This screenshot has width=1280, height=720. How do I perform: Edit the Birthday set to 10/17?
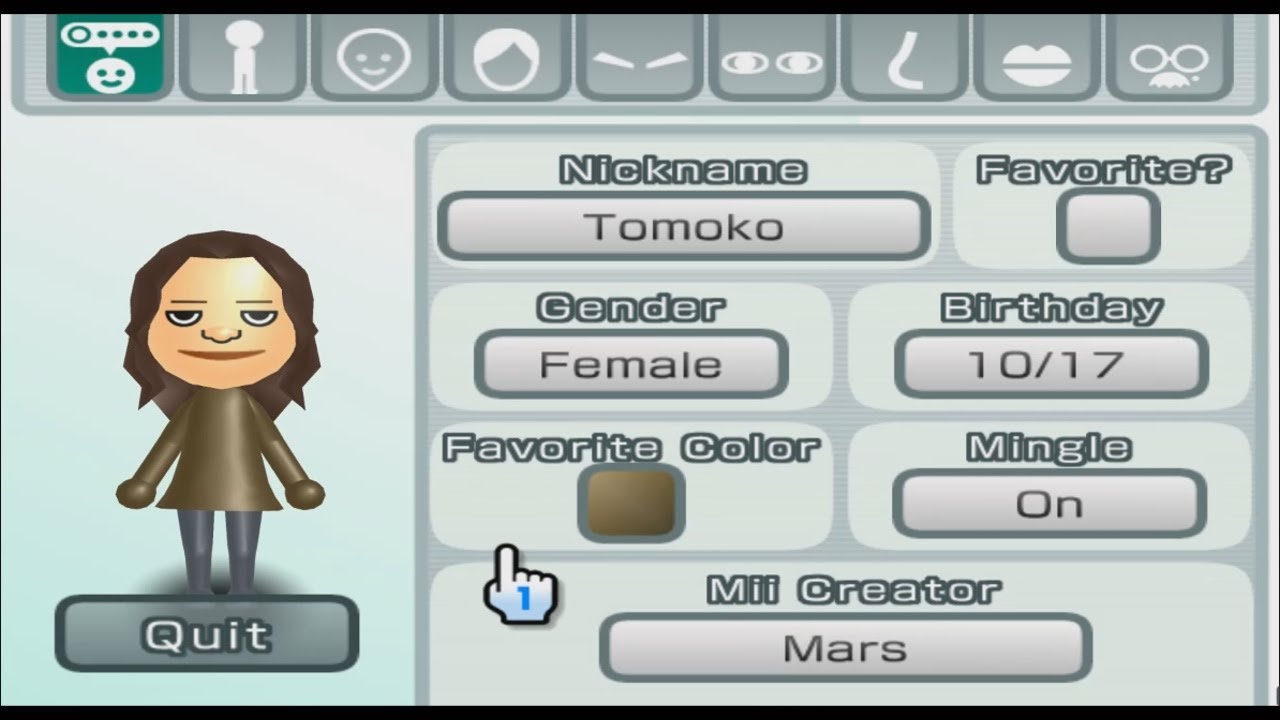(x=1051, y=364)
